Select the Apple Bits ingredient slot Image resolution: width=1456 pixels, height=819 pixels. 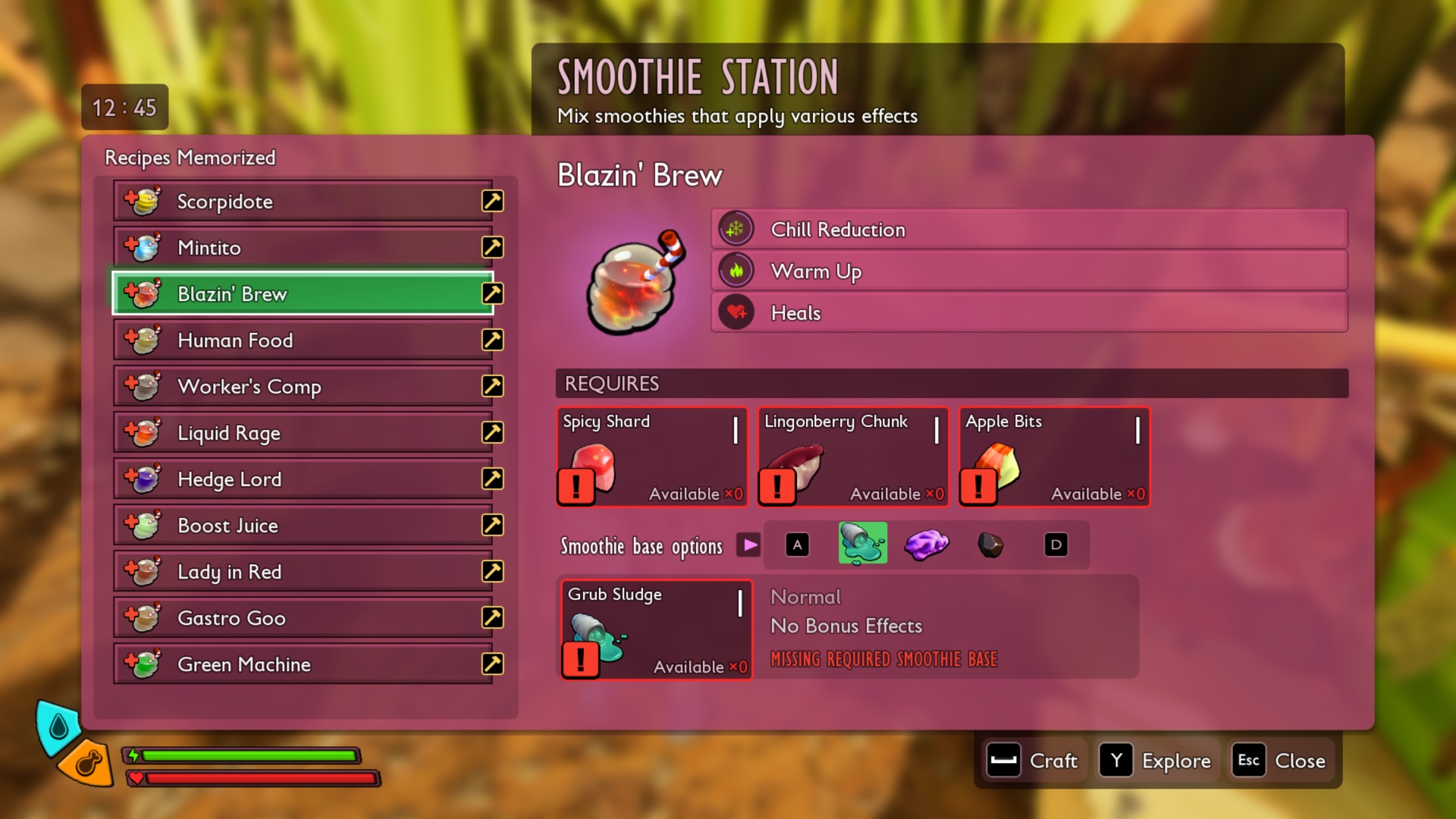click(1054, 457)
